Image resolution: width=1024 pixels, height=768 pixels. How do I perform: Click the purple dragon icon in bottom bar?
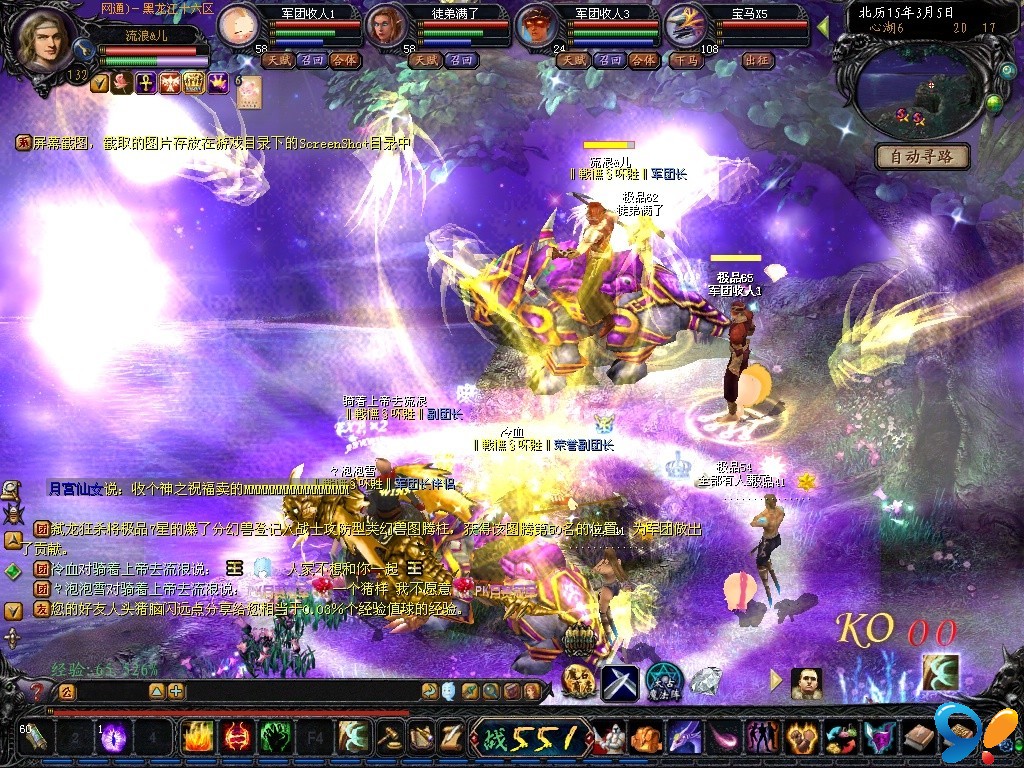(x=684, y=738)
